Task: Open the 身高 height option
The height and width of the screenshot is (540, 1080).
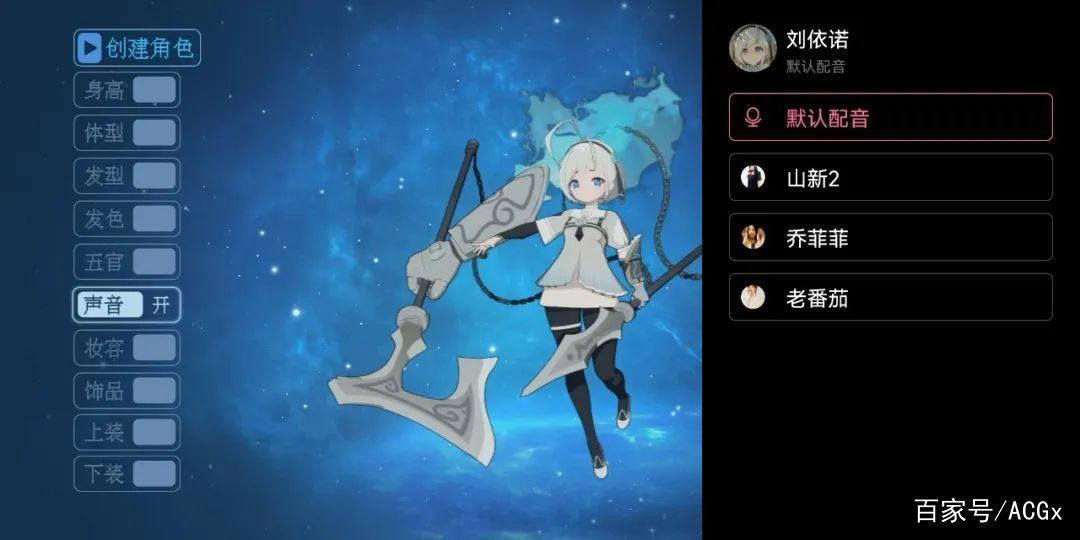Action: (127, 90)
